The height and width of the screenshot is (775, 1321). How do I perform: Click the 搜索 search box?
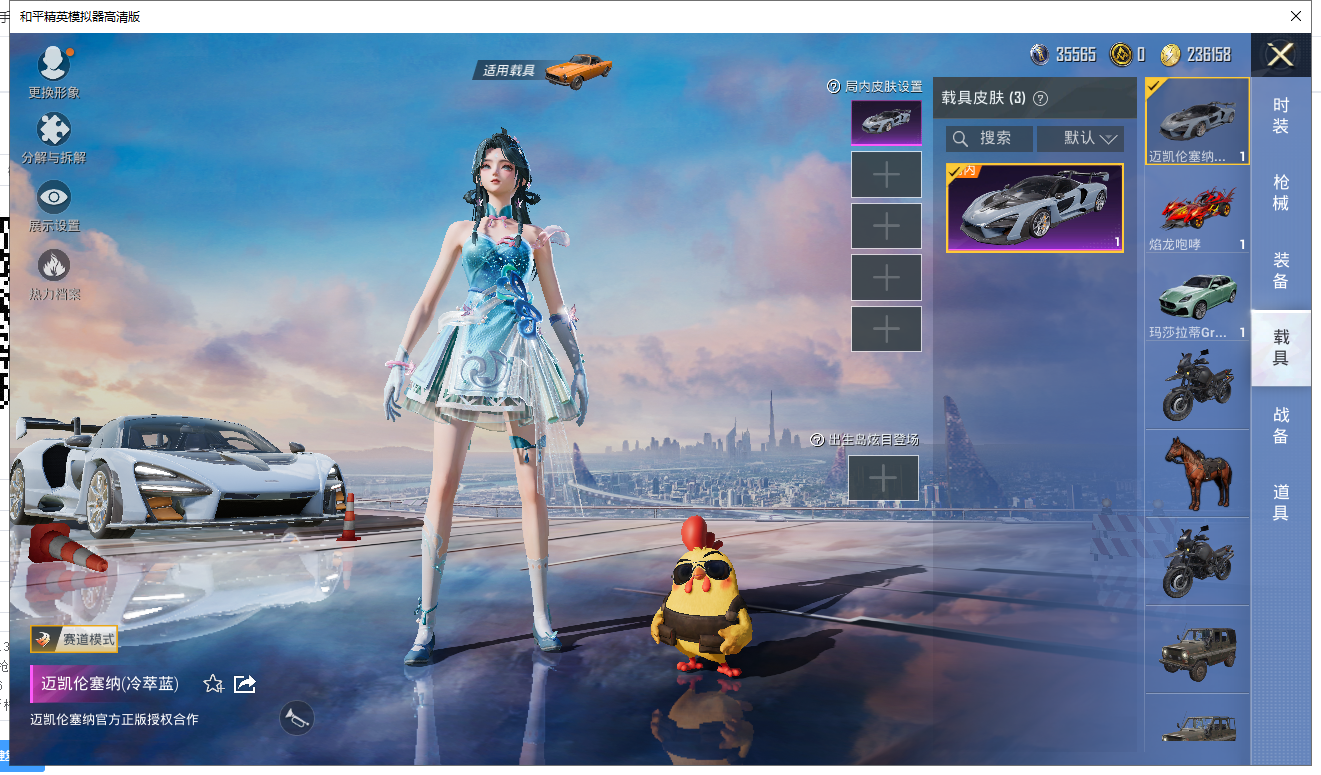click(x=989, y=139)
